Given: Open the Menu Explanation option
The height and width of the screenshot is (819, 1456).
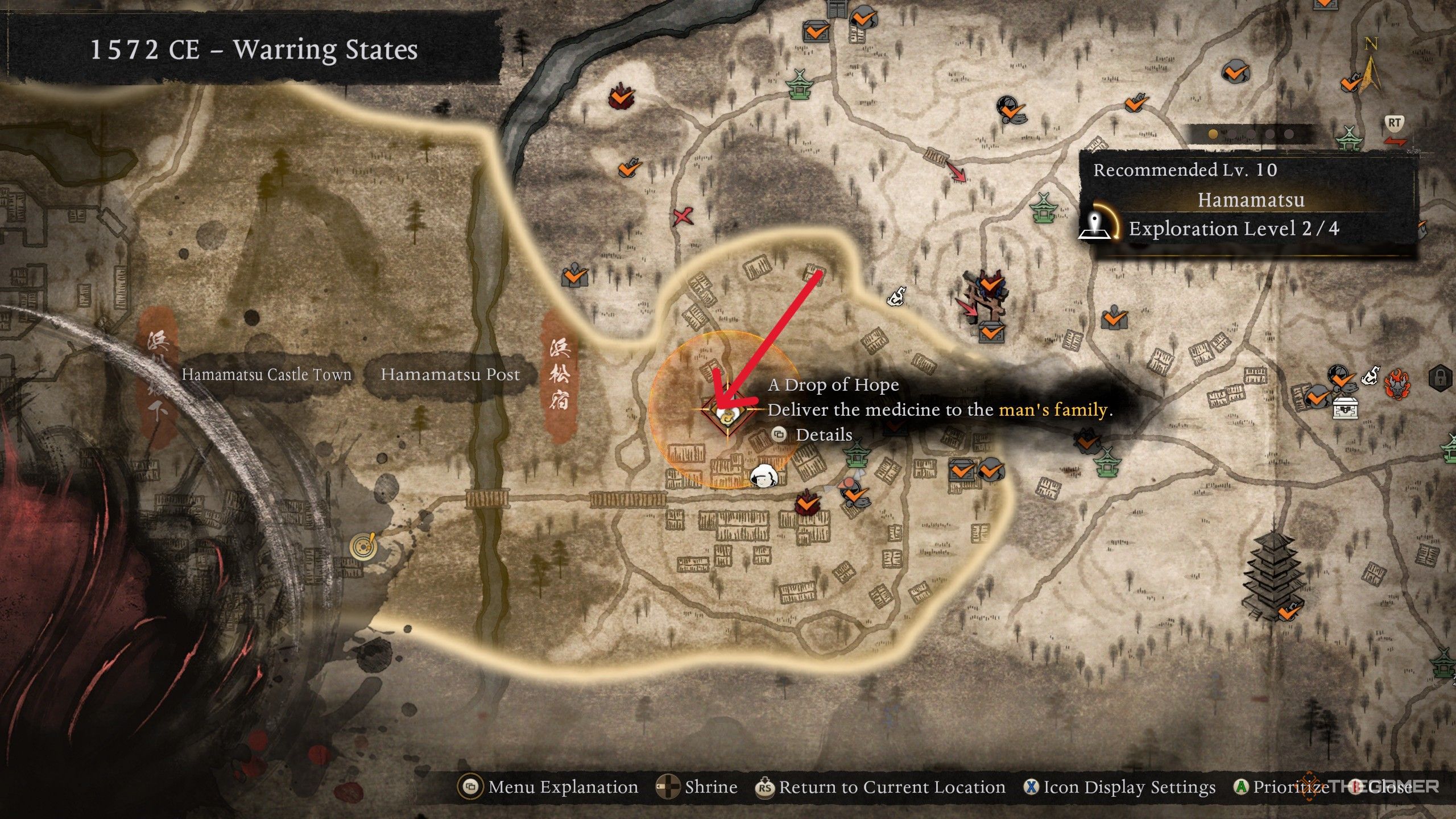Looking at the screenshot, I should click(549, 787).
